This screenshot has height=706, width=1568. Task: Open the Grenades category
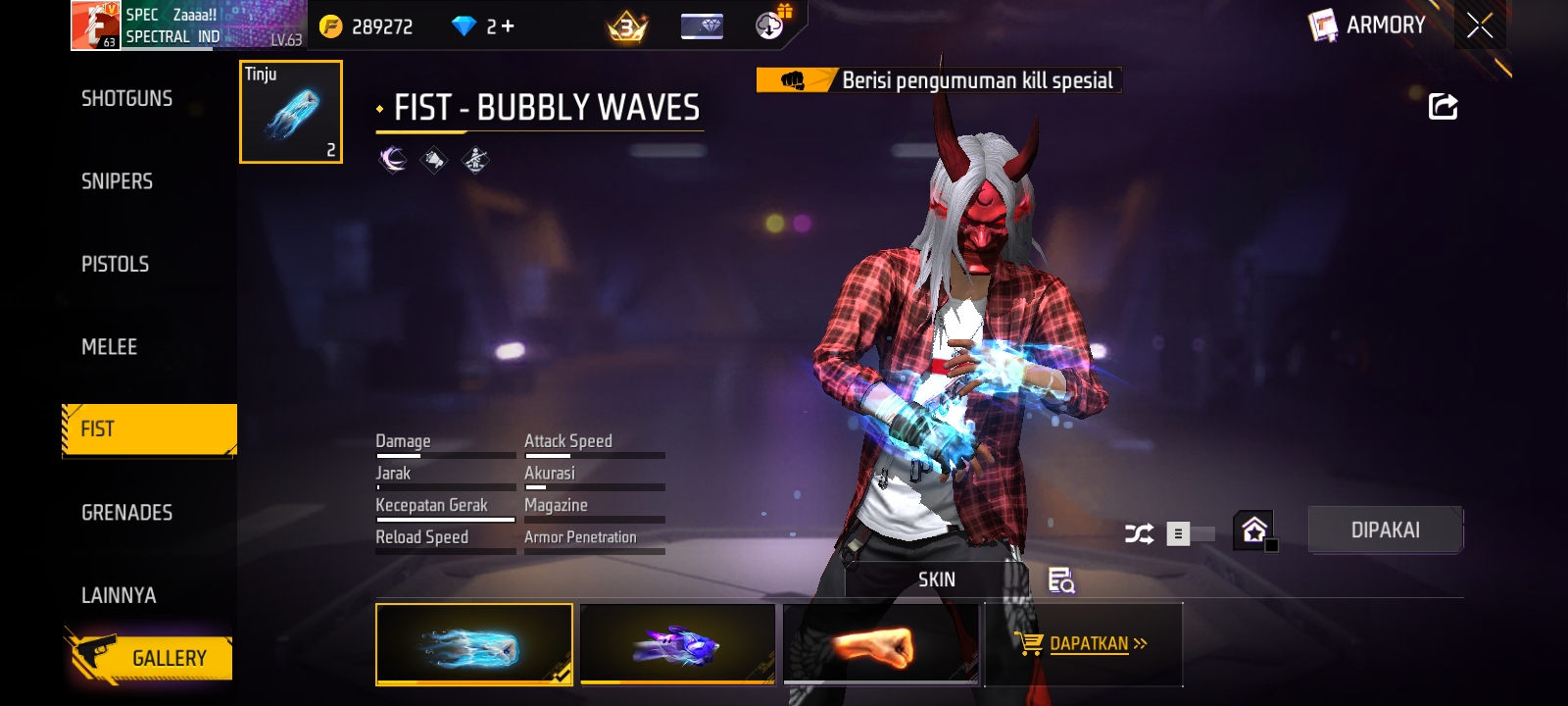(127, 513)
